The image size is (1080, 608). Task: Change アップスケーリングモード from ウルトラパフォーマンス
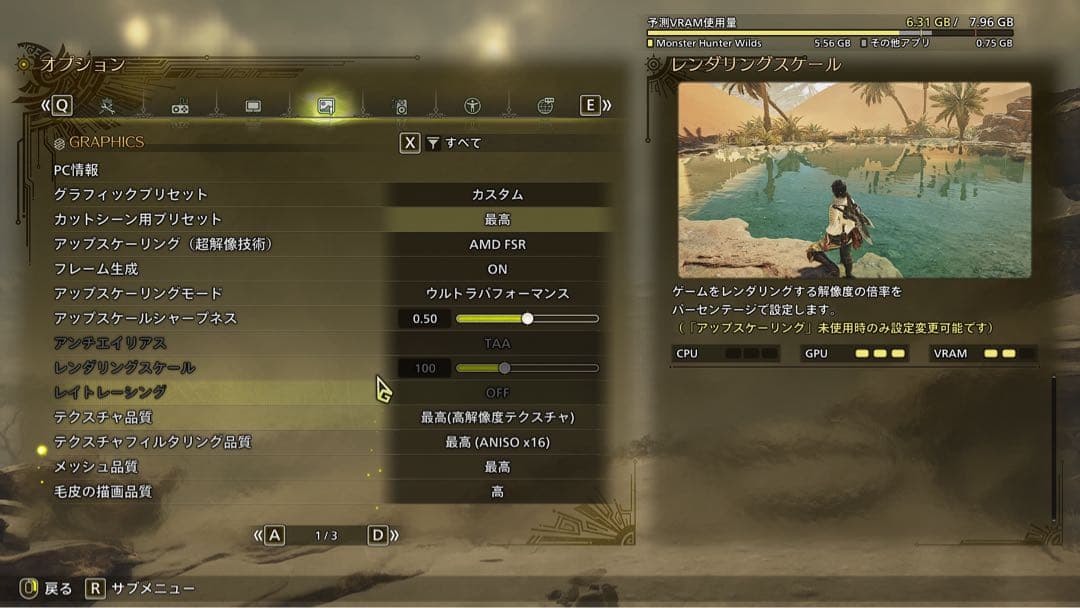[497, 294]
